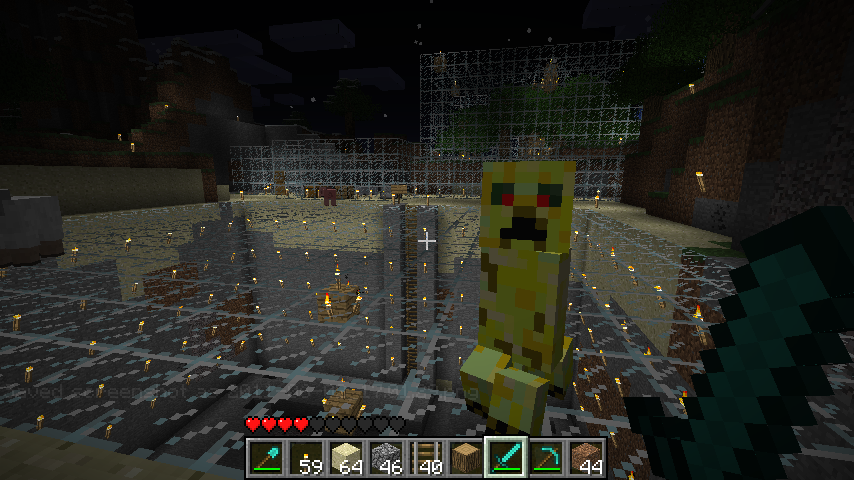The height and width of the screenshot is (480, 854).
Task: Pick the ladder slot in hotbar
Action: click(x=426, y=458)
